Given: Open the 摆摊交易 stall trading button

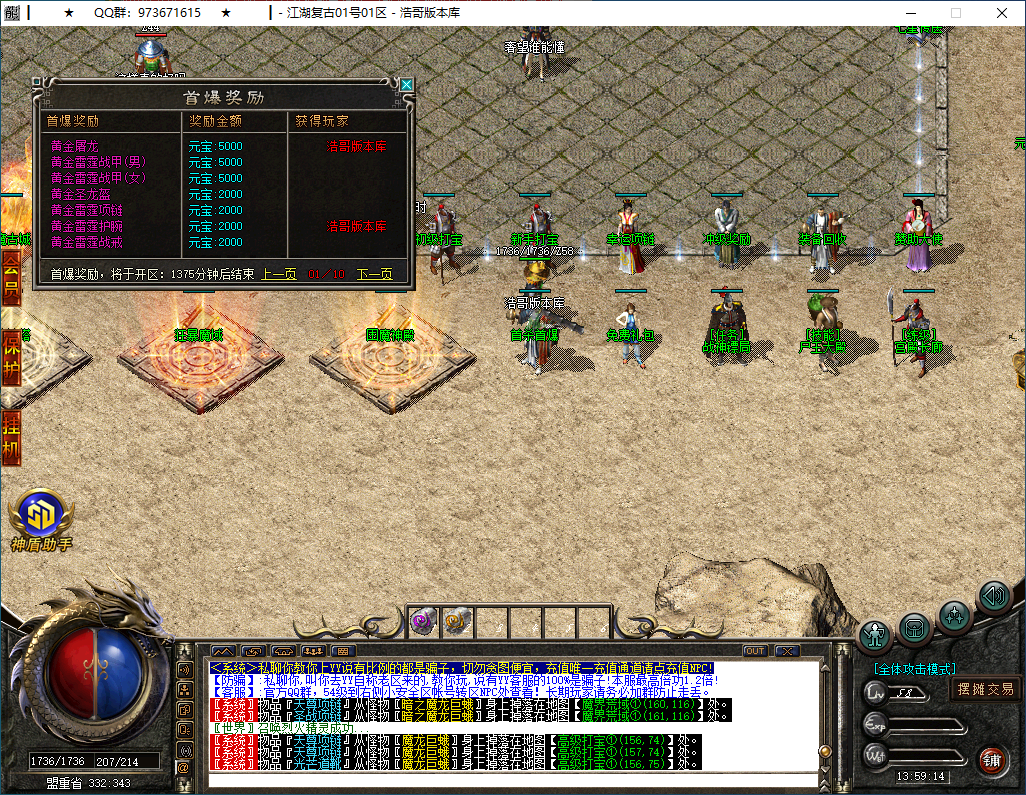Looking at the screenshot, I should coord(985,689).
